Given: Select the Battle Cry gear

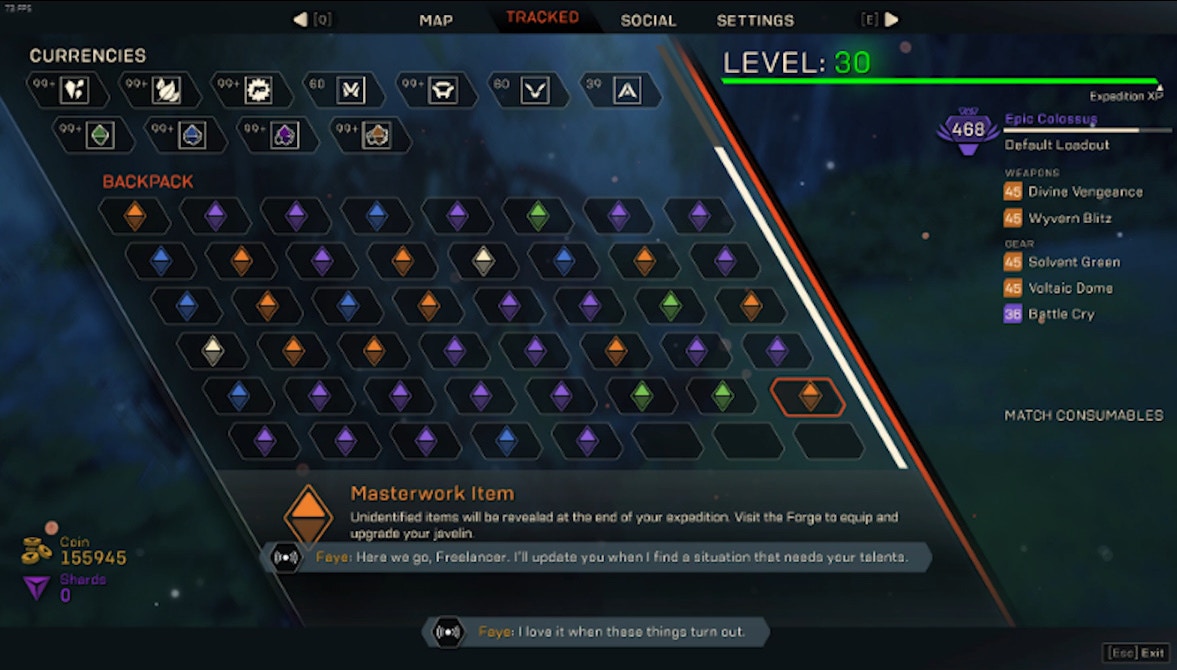Looking at the screenshot, I should click(x=1061, y=314).
